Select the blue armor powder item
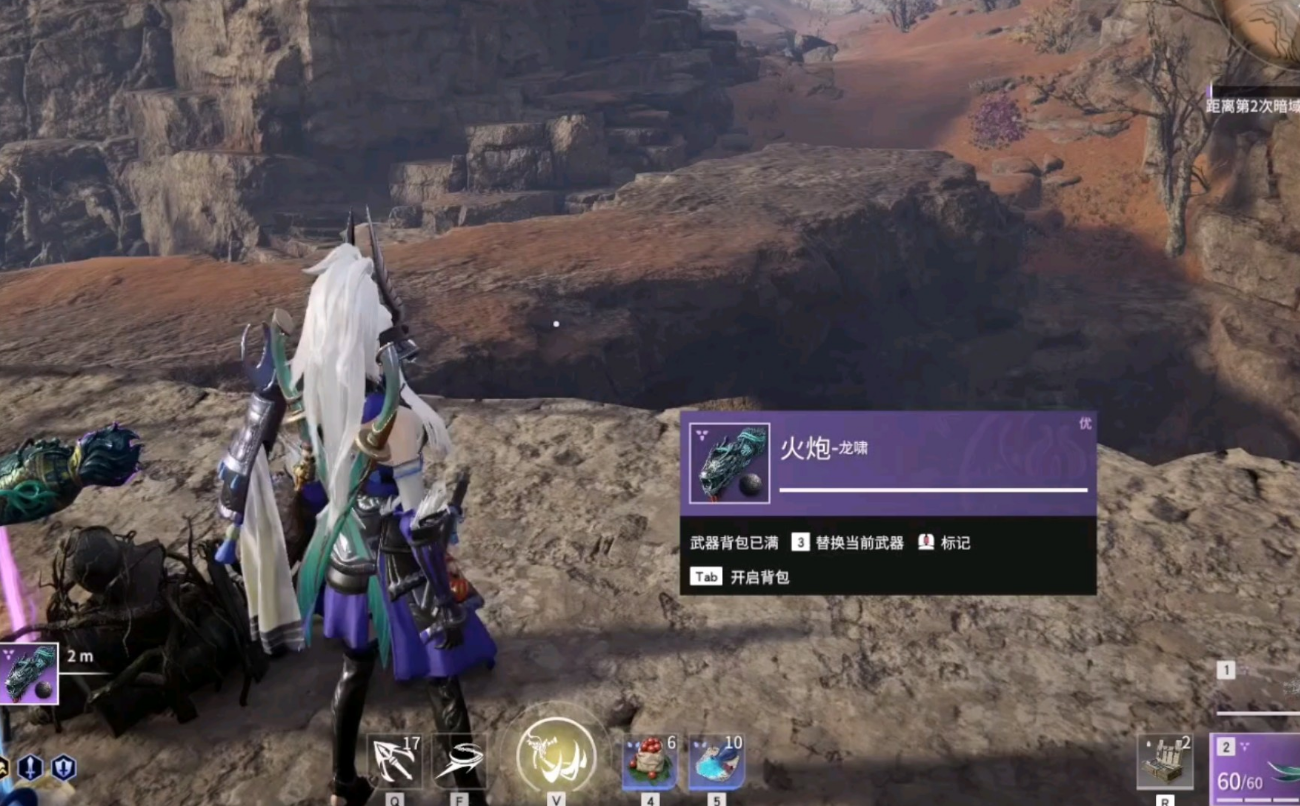The image size is (1300, 806). tap(716, 762)
